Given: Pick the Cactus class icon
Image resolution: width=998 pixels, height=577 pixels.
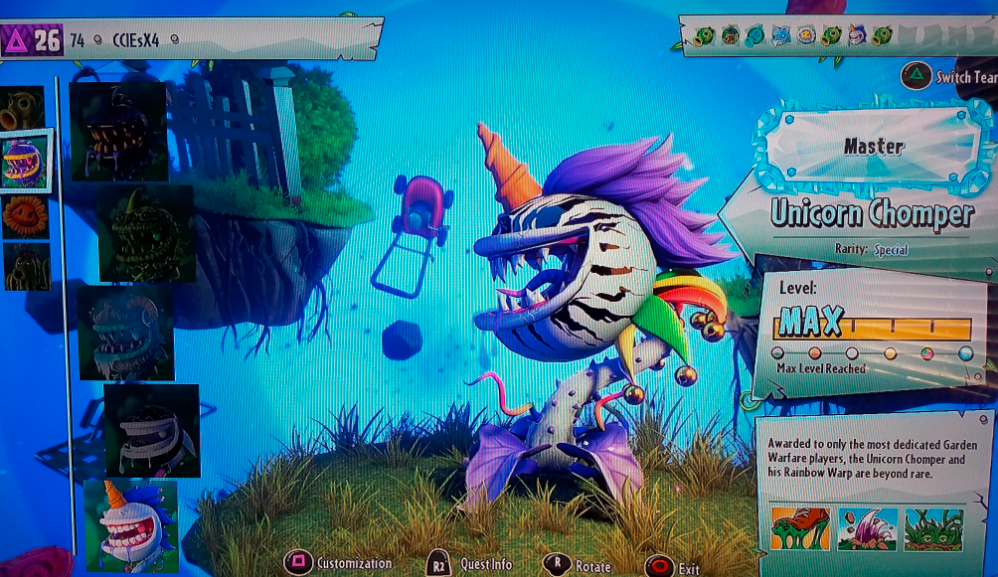Looking at the screenshot, I should tap(24, 267).
